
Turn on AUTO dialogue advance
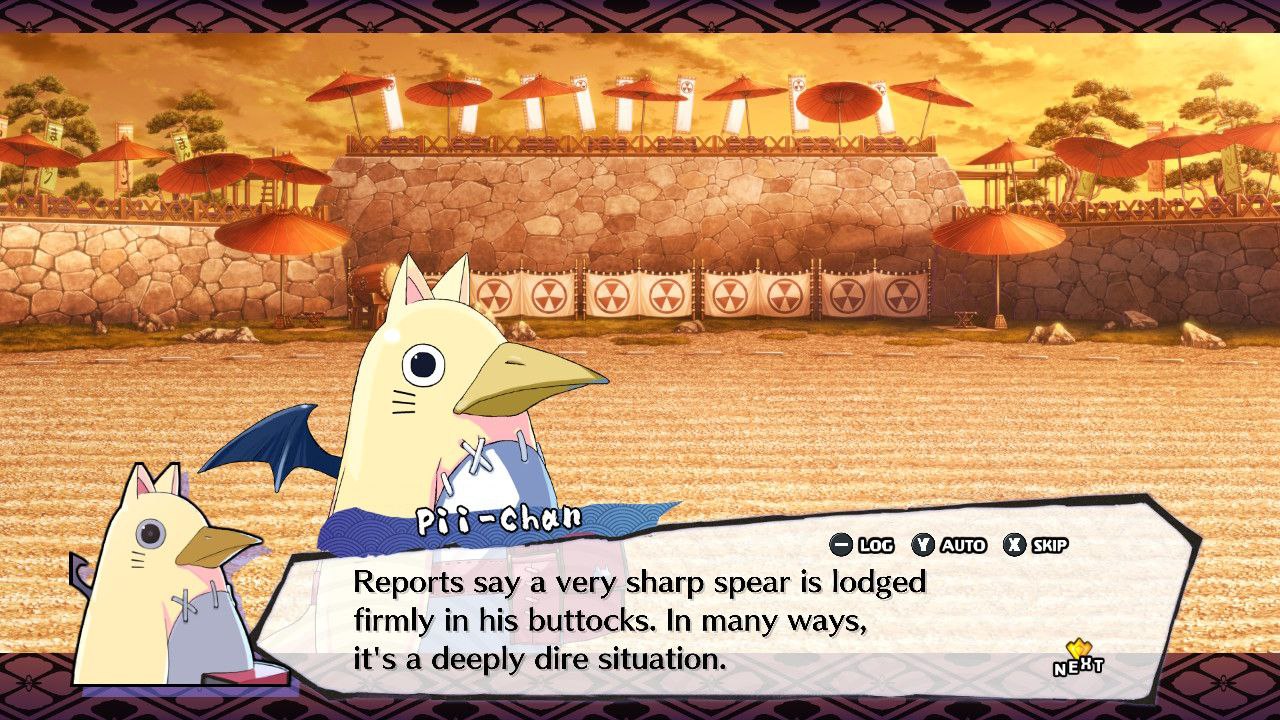pos(949,545)
